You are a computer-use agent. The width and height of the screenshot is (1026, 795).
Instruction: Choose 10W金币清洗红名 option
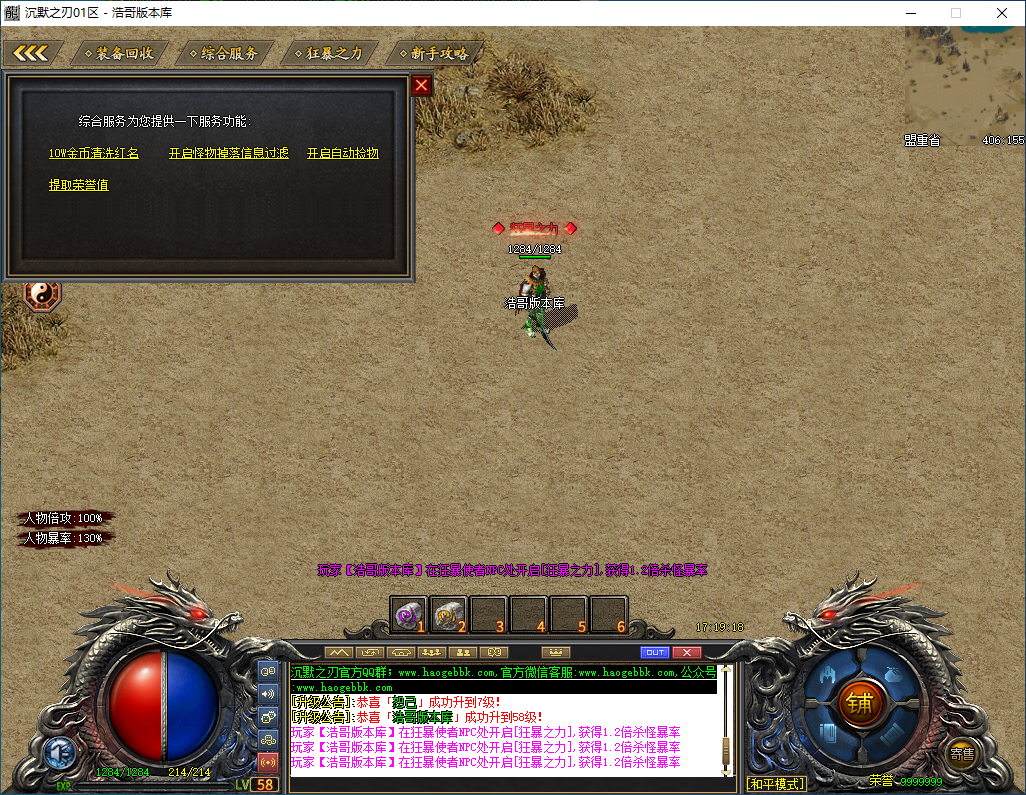(94, 153)
